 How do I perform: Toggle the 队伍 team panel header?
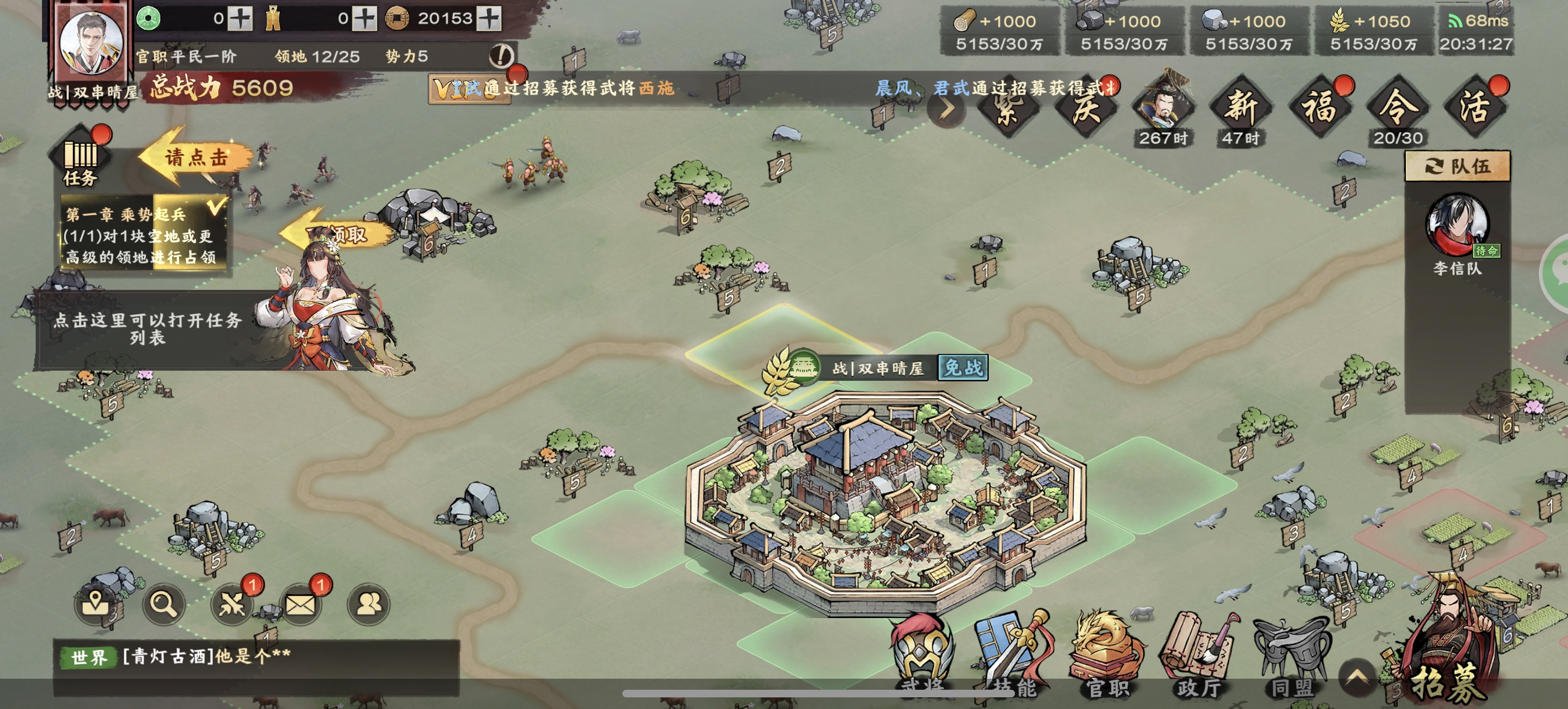pos(1457,166)
